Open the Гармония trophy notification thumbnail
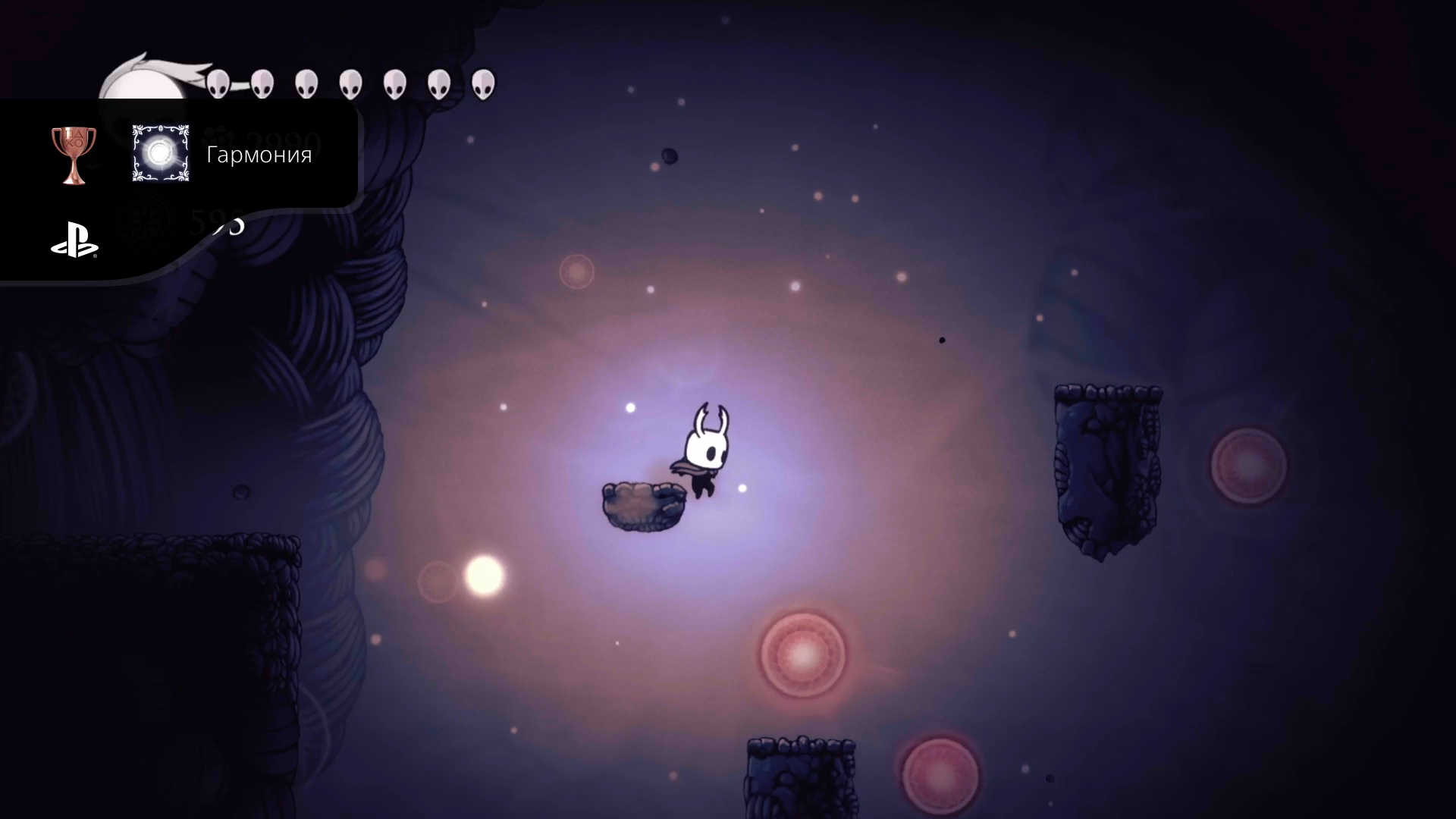Viewport: 1456px width, 819px height. [x=160, y=154]
